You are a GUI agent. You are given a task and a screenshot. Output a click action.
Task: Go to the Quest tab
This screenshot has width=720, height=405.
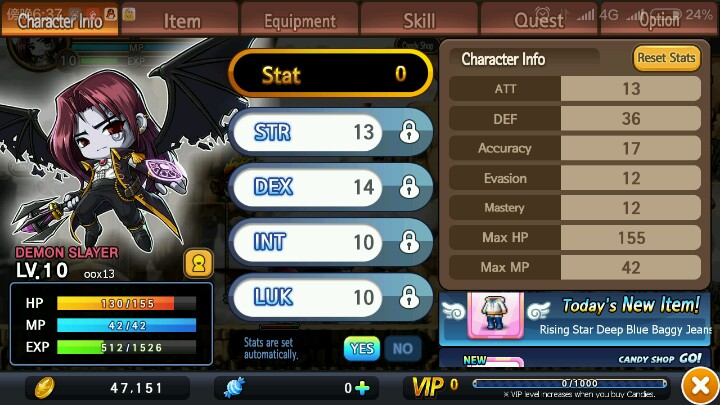pos(539,20)
